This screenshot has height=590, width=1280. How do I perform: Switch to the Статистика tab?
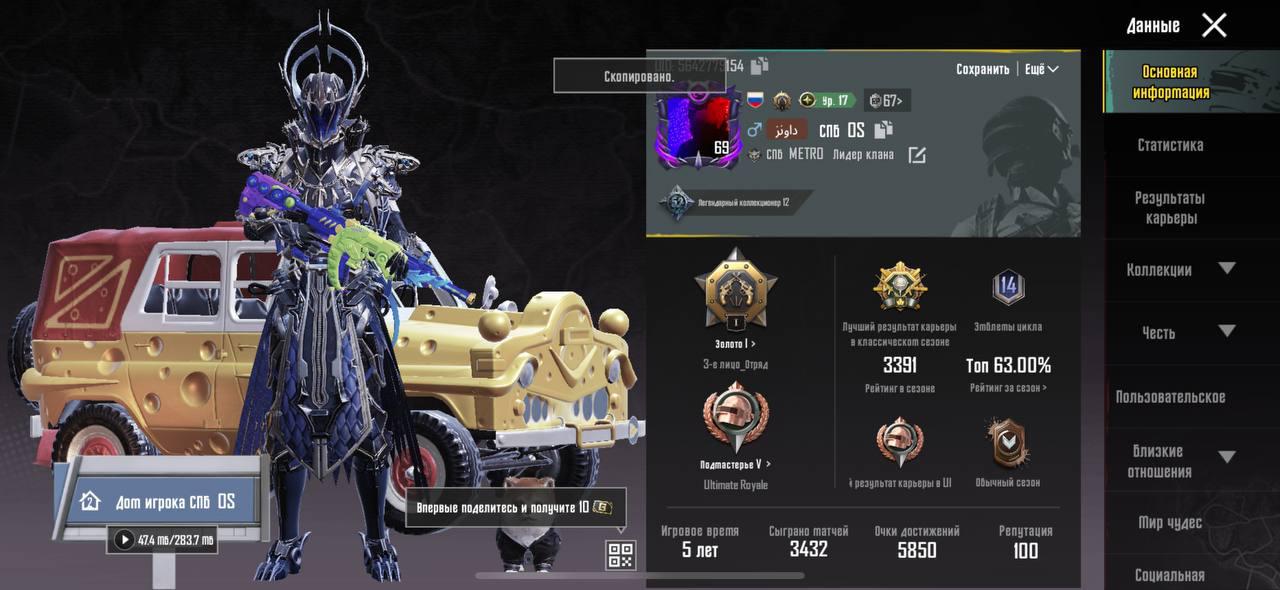[1170, 145]
